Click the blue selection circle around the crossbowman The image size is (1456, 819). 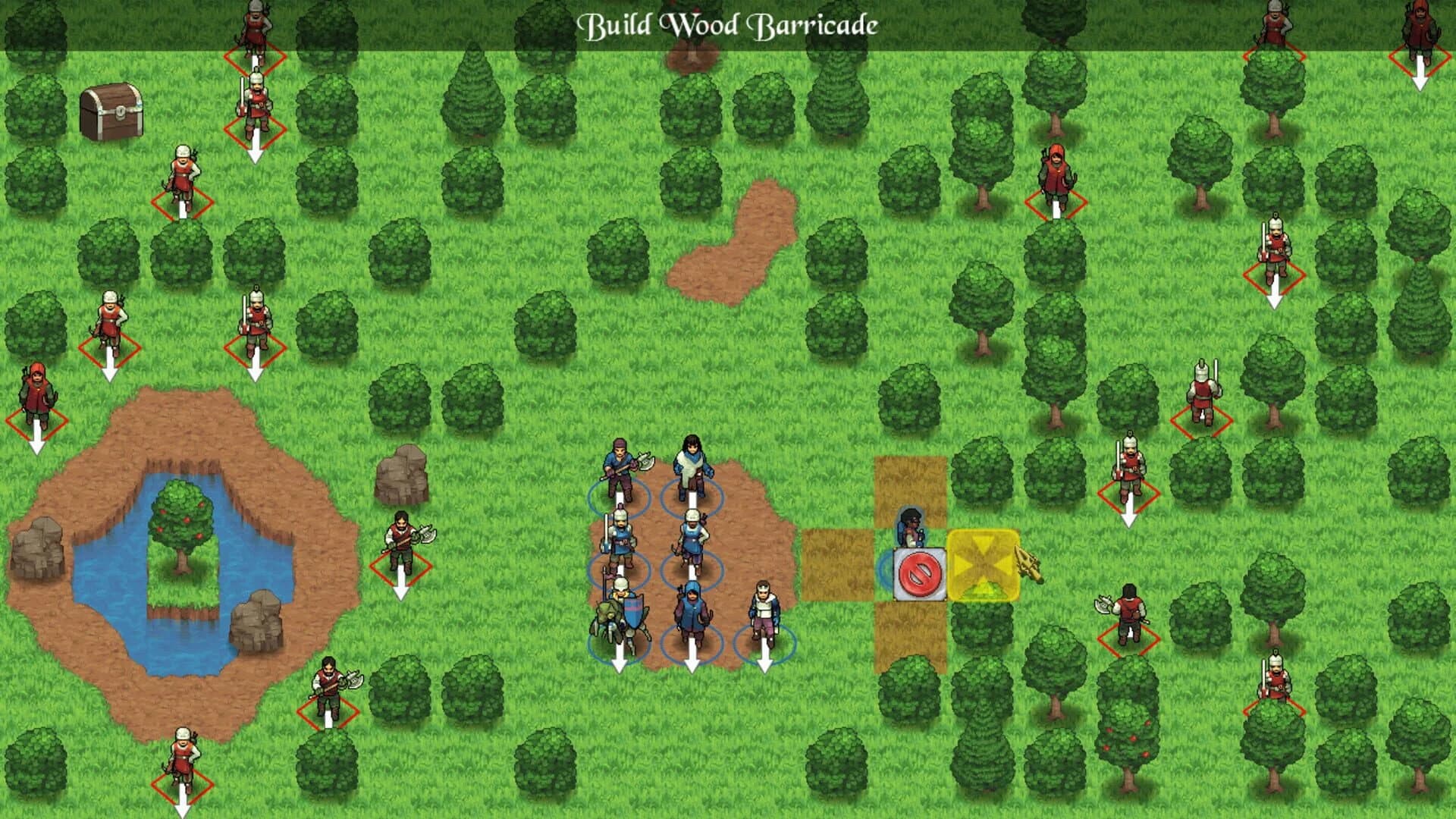click(694, 569)
